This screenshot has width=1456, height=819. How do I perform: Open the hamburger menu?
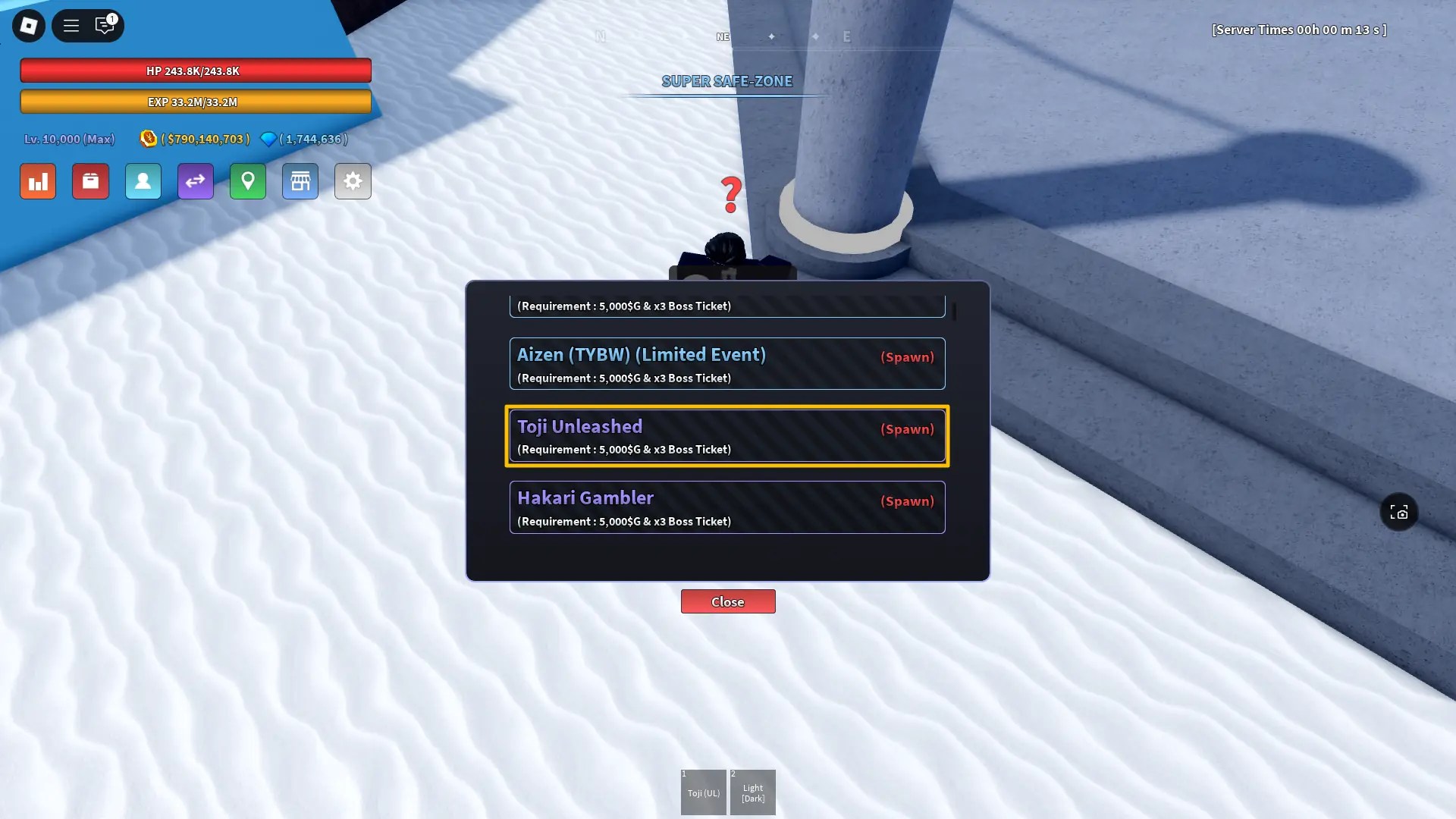[x=71, y=25]
